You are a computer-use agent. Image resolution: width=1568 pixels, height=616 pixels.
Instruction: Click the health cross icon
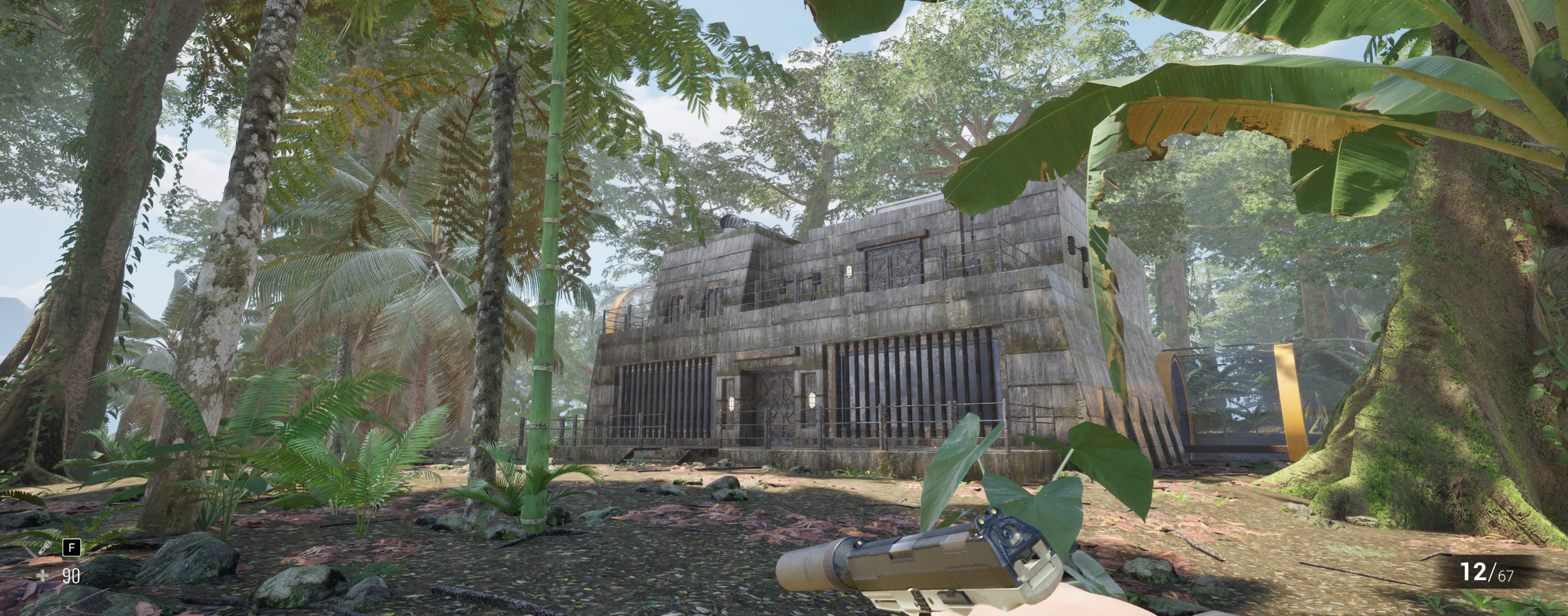42,576
